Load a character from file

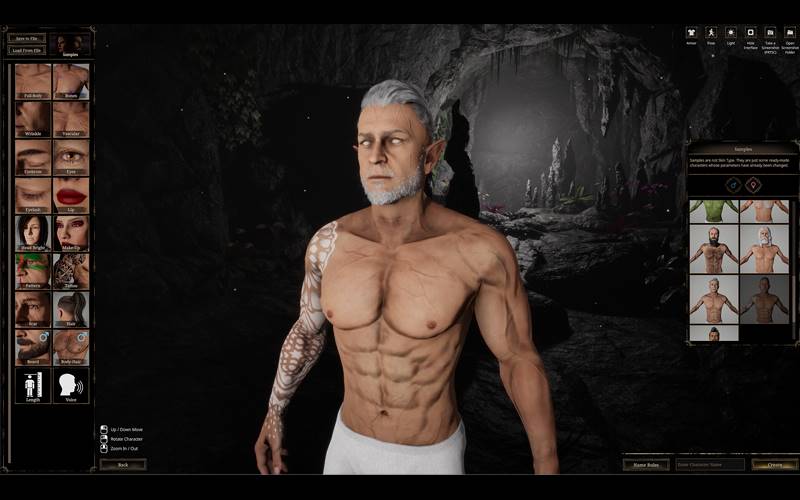27,50
